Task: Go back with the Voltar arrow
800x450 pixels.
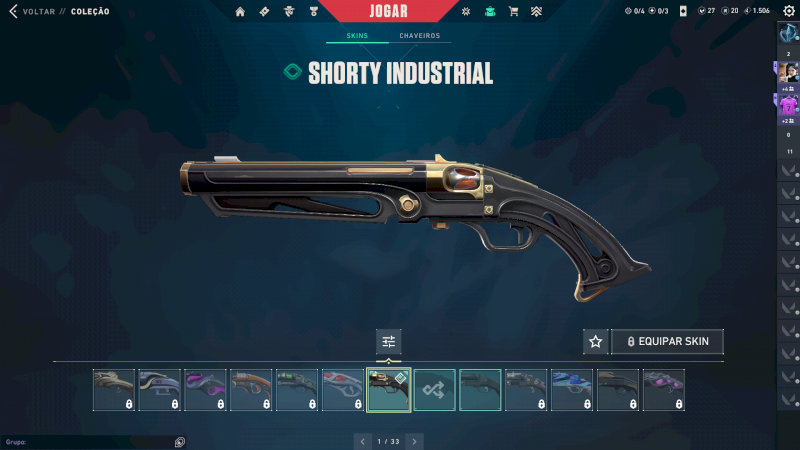Action: click(13, 12)
